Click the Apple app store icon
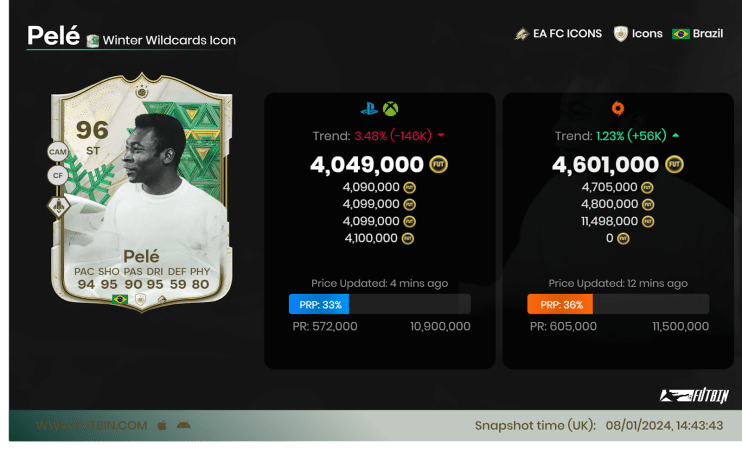 coord(161,425)
